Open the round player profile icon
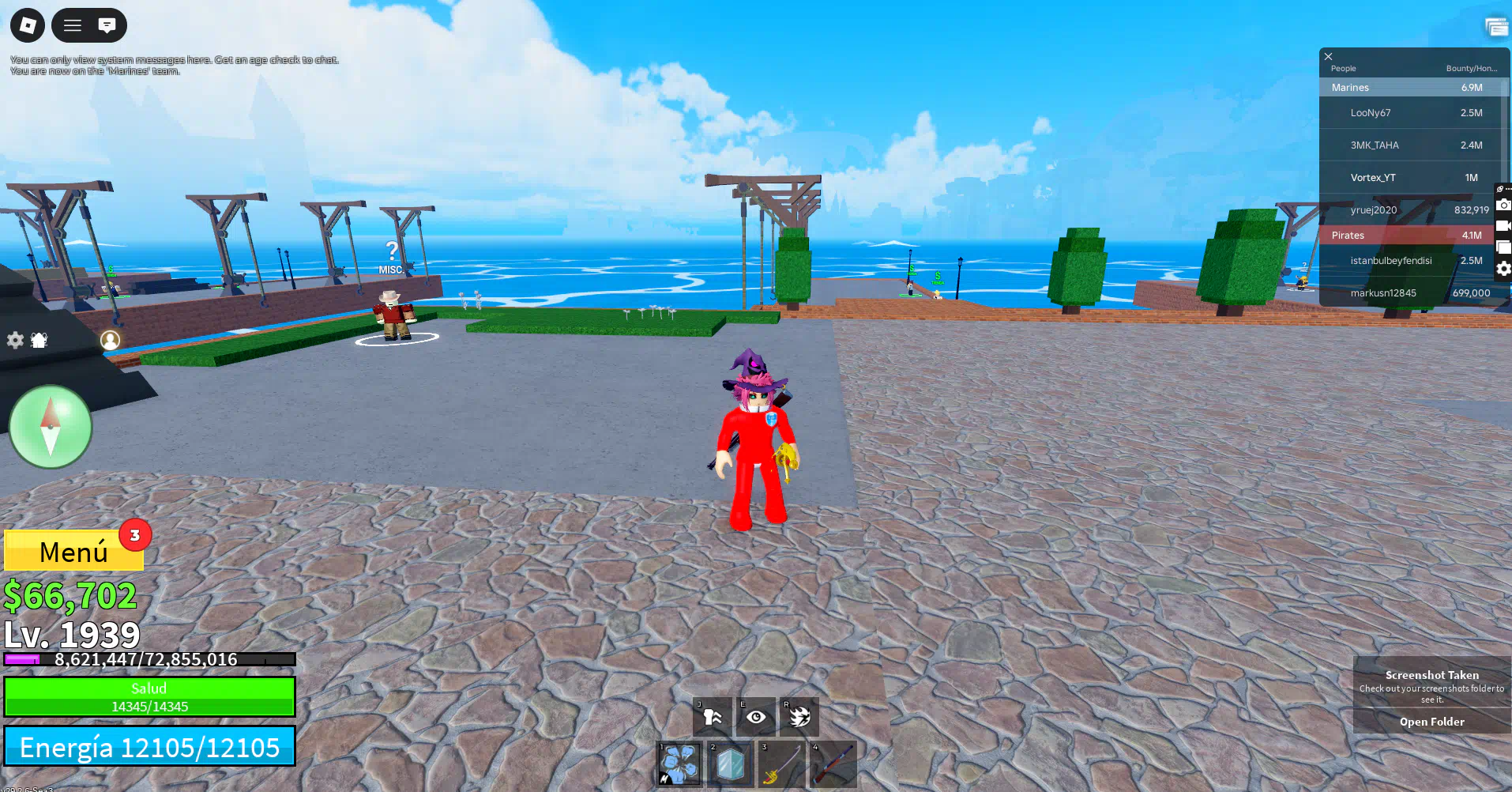This screenshot has height=792, width=1512. tap(110, 340)
